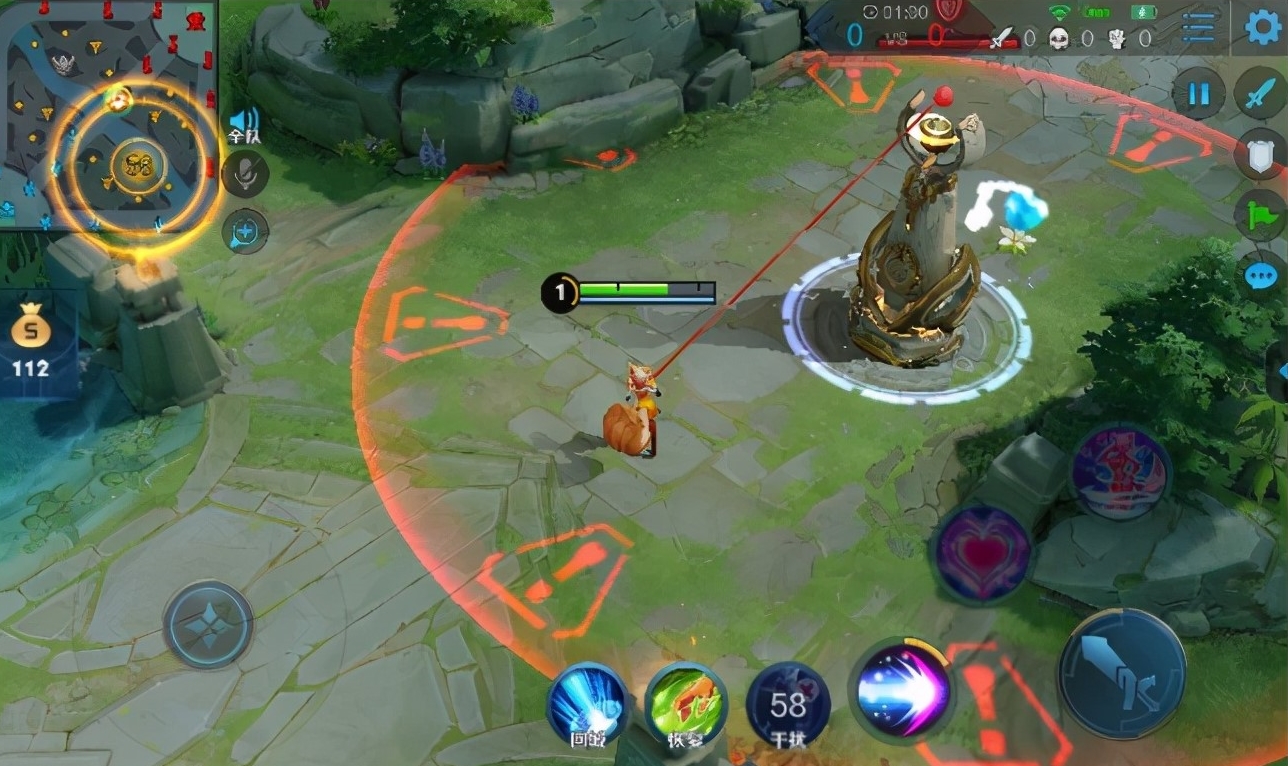
Task: Open the quick chat bubble
Action: (x=1262, y=273)
